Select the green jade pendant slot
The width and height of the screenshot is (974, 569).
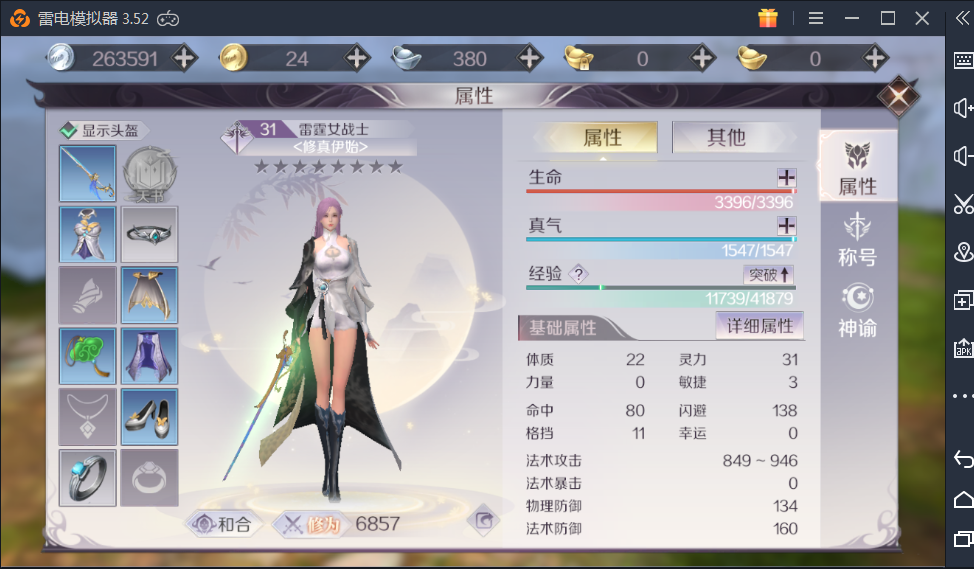[x=88, y=356]
